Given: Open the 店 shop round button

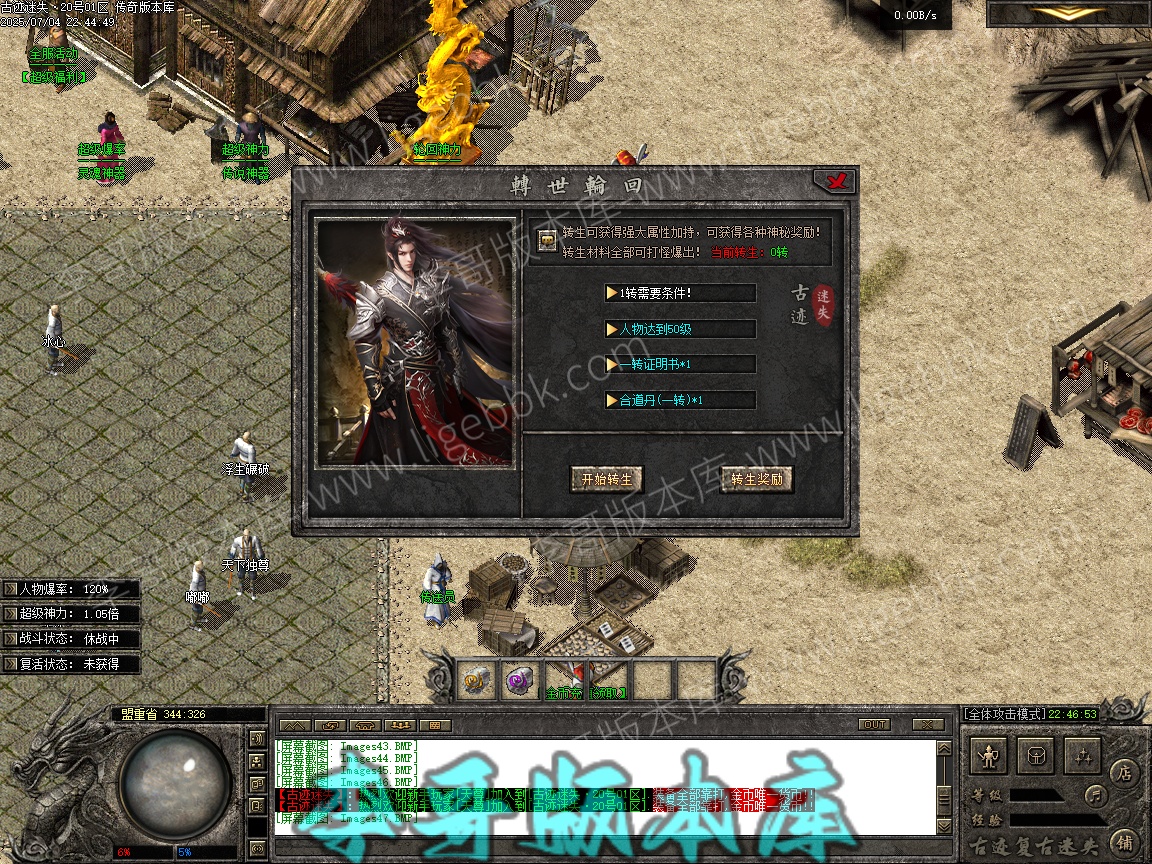Looking at the screenshot, I should pyautogui.click(x=1124, y=772).
